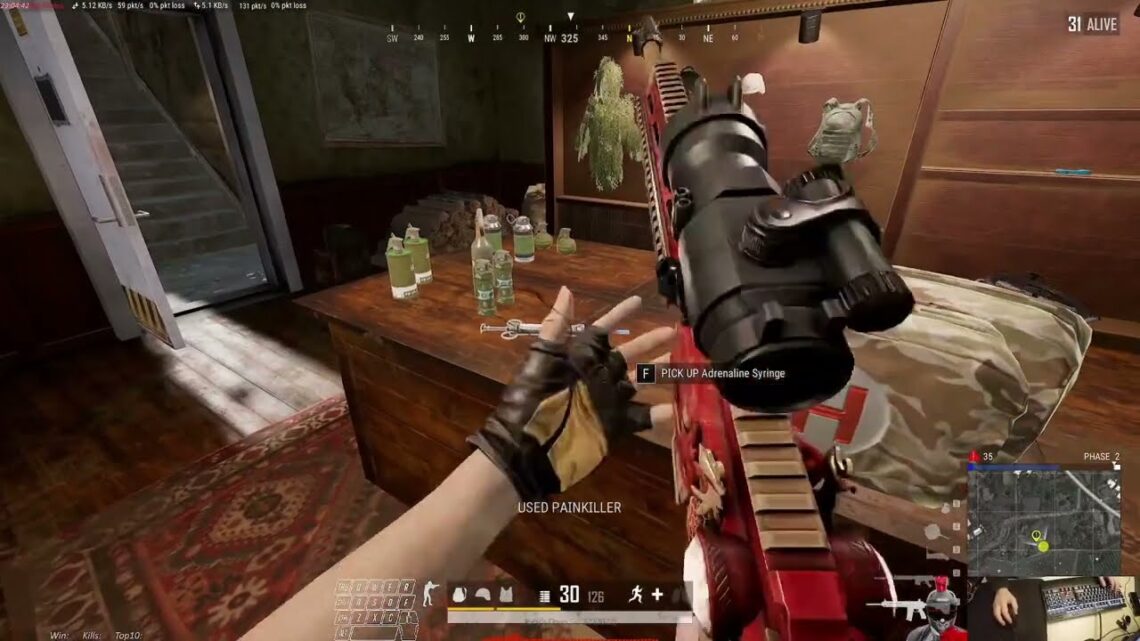Click the healing plus status icon

point(656,595)
